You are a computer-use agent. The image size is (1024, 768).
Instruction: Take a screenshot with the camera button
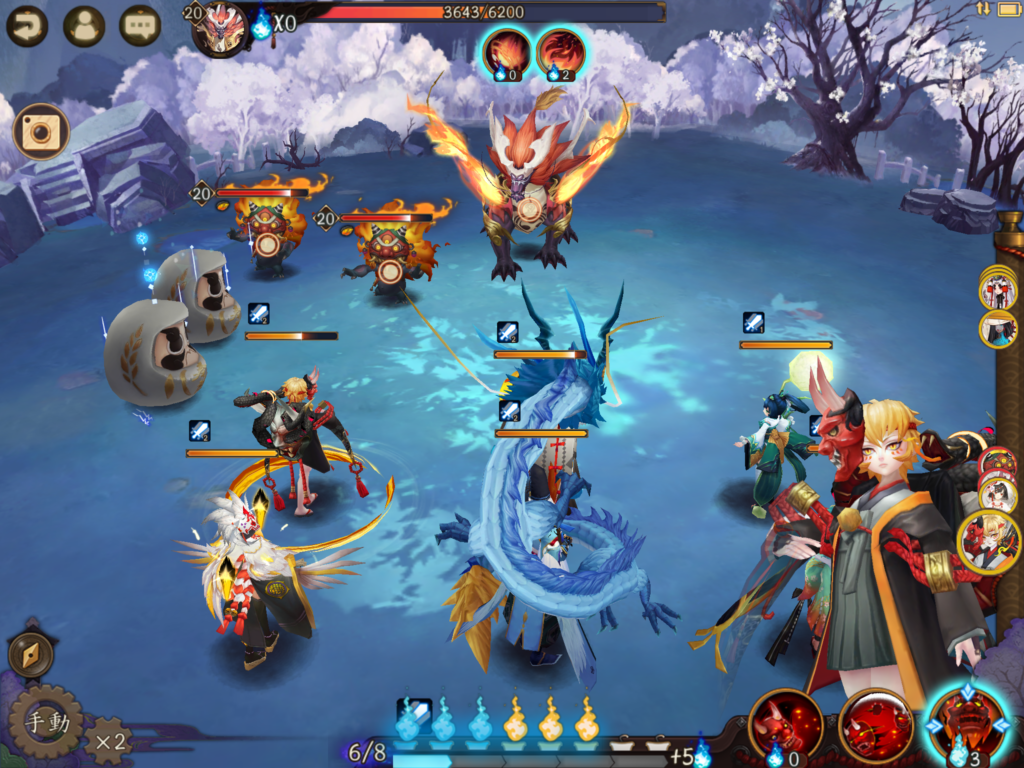click(x=41, y=132)
